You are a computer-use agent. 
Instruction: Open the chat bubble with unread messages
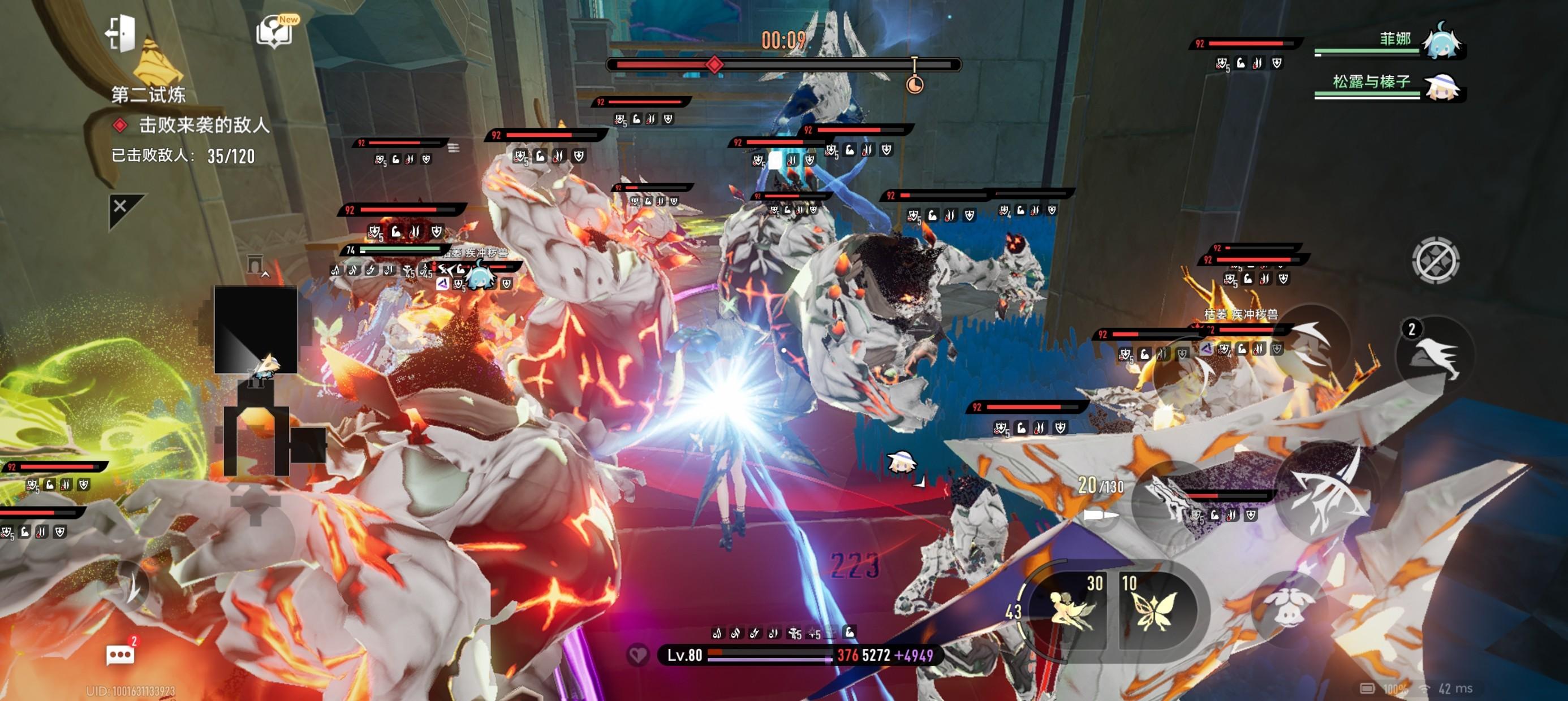120,655
